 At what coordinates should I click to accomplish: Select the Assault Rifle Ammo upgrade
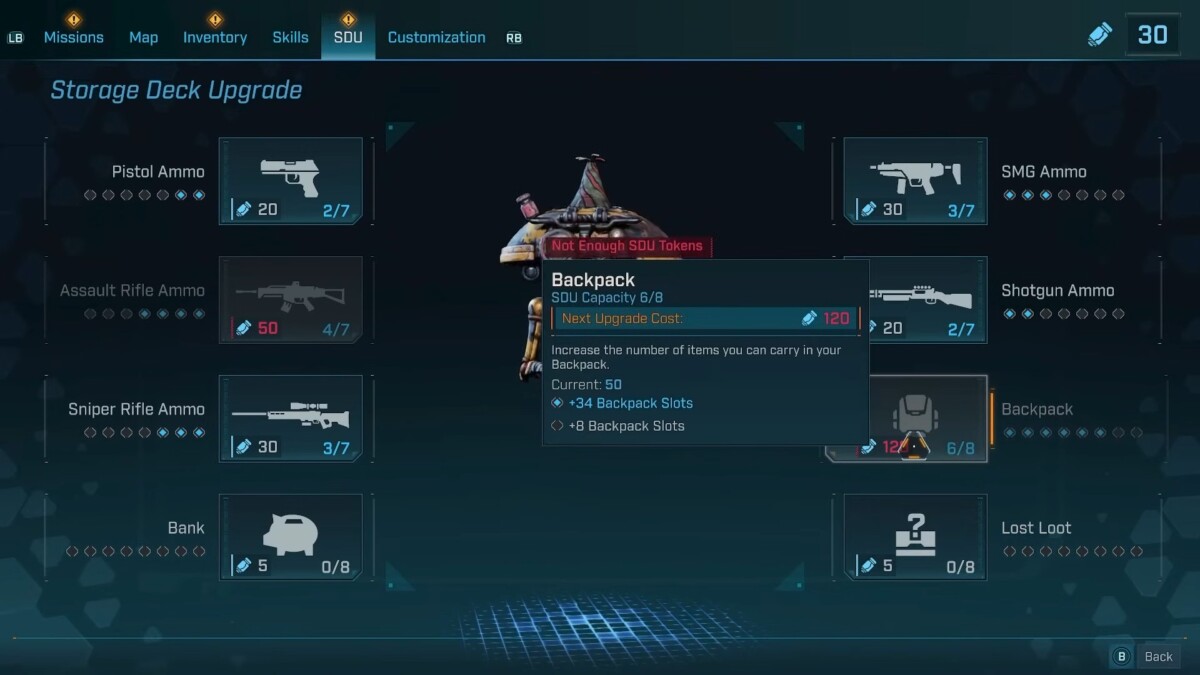tap(291, 300)
